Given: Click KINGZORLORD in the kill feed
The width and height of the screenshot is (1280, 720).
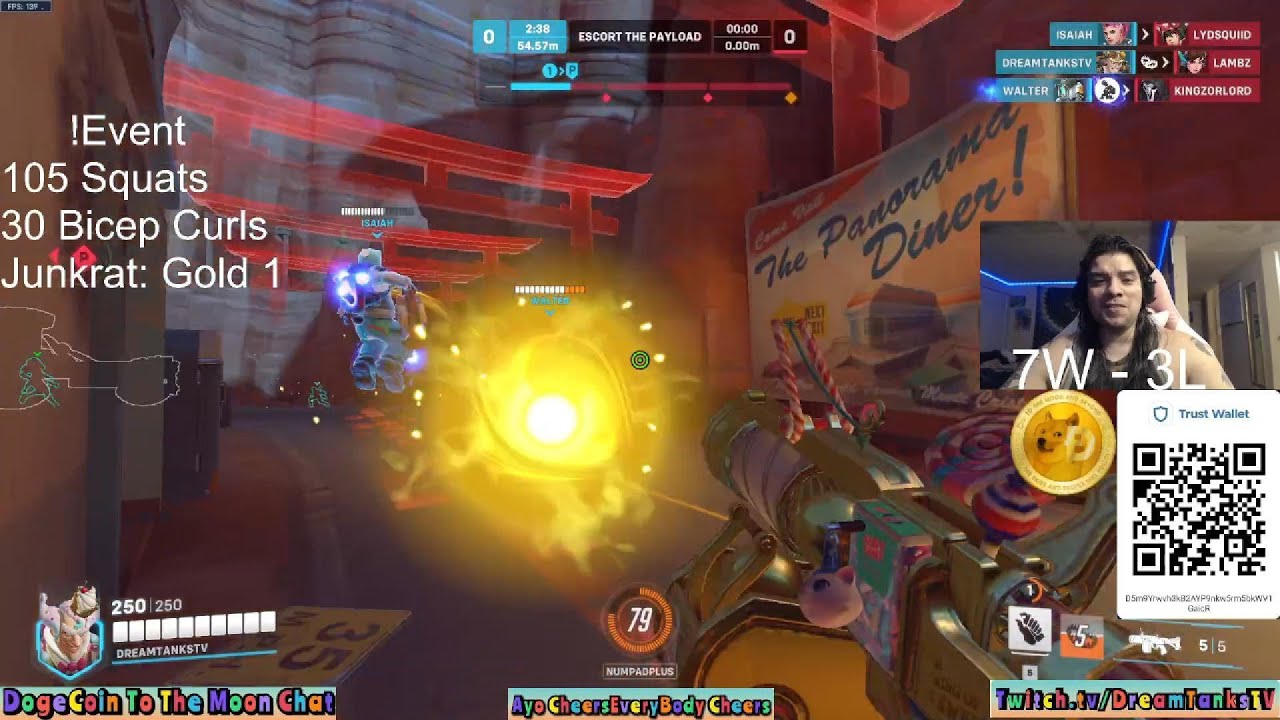Looking at the screenshot, I should click(x=1212, y=91).
